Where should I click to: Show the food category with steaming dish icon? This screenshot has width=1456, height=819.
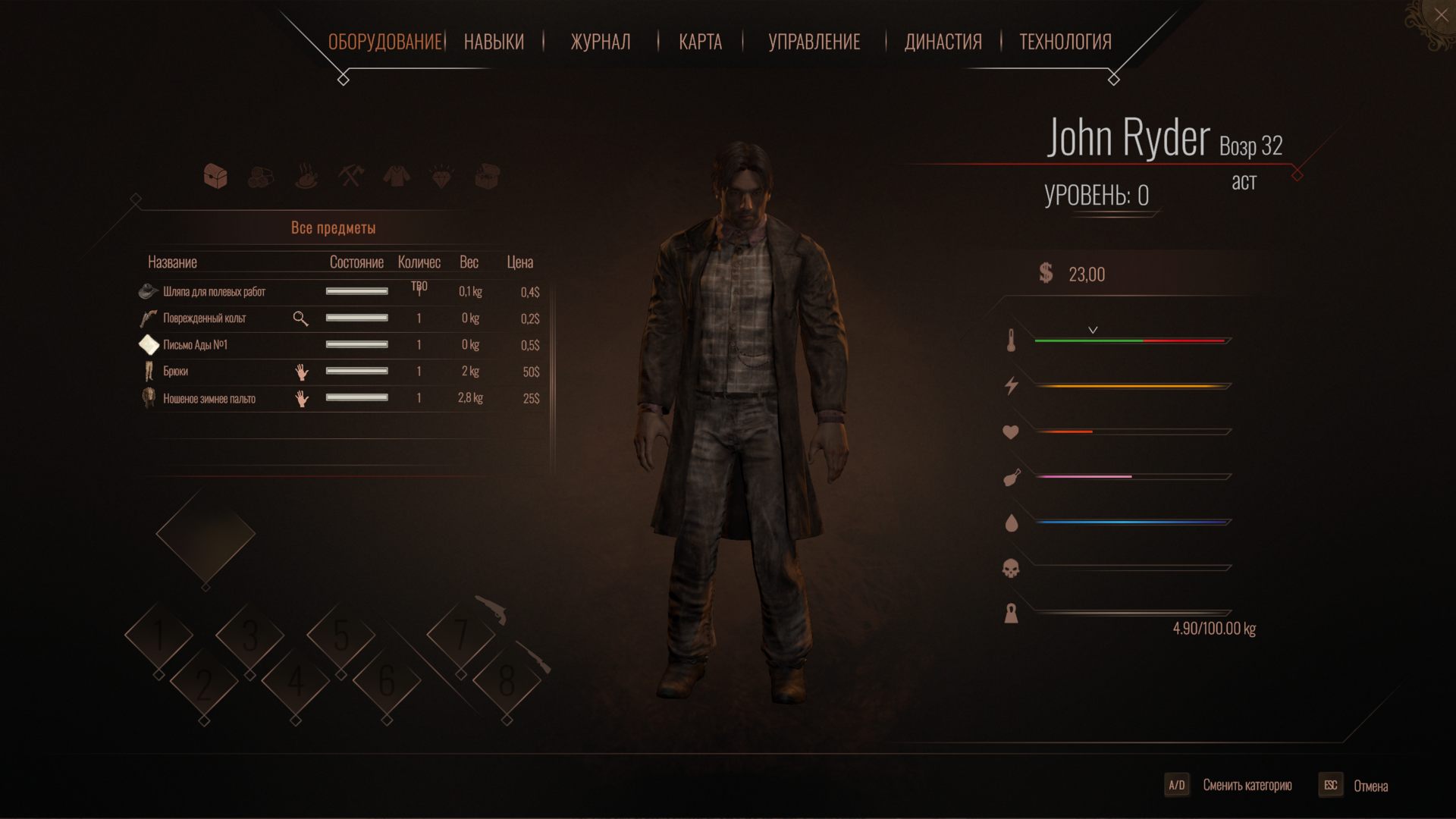[x=306, y=177]
